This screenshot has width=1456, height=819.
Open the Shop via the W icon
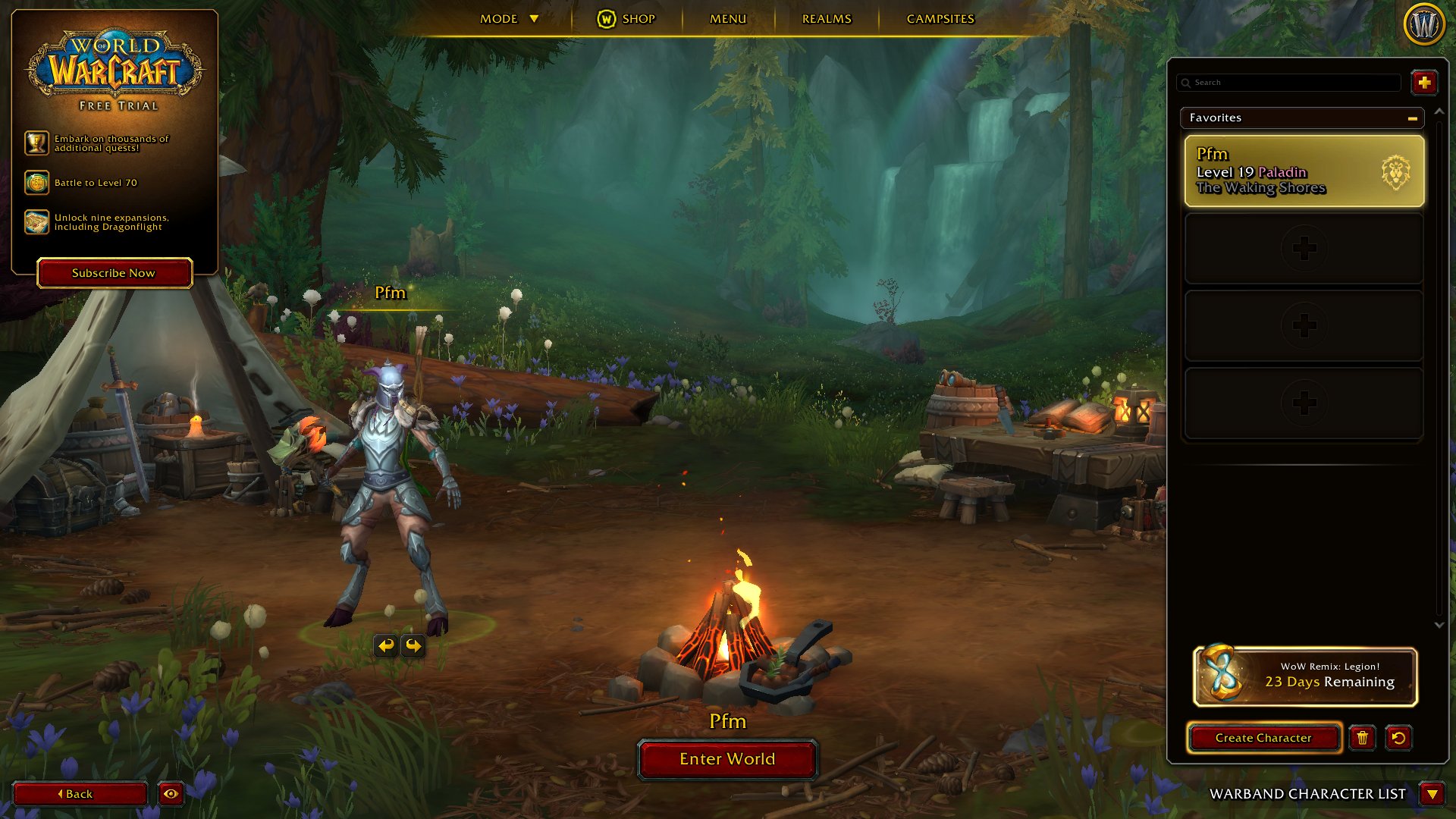[605, 19]
